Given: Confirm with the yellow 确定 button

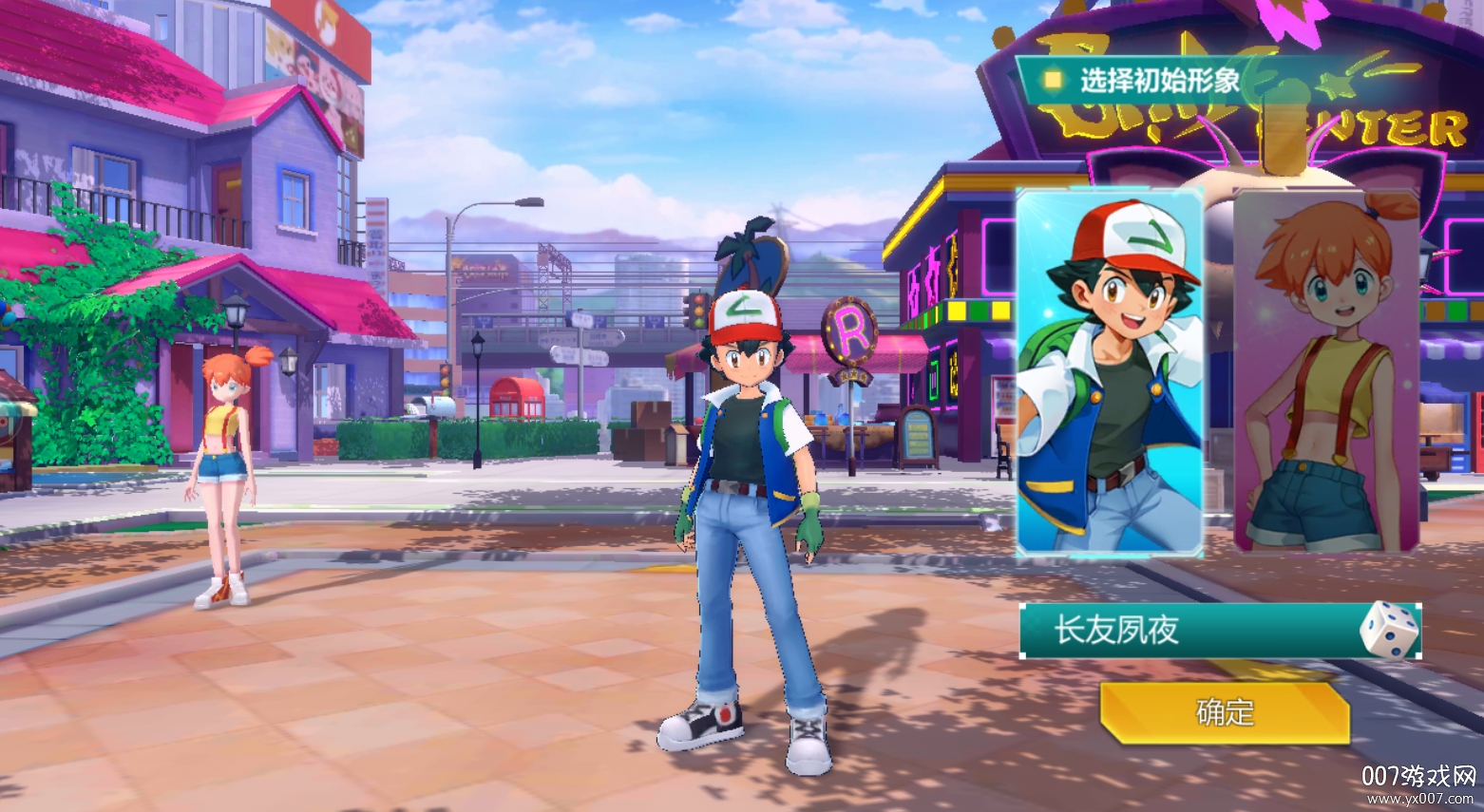Looking at the screenshot, I should [1225, 712].
